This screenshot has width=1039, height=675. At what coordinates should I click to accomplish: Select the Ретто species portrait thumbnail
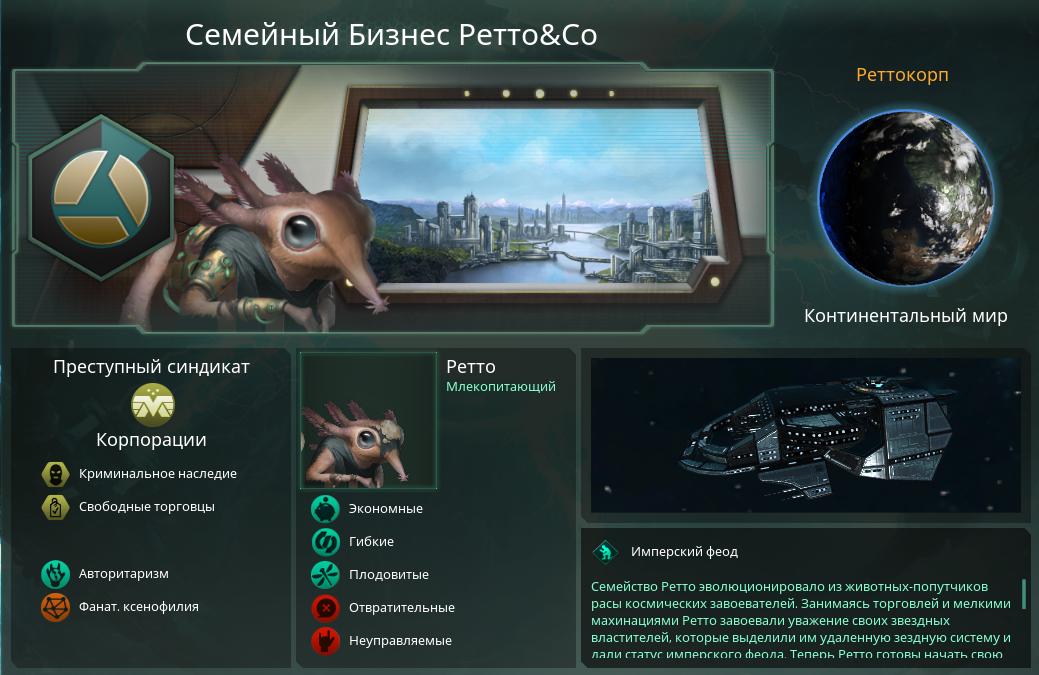pos(369,420)
